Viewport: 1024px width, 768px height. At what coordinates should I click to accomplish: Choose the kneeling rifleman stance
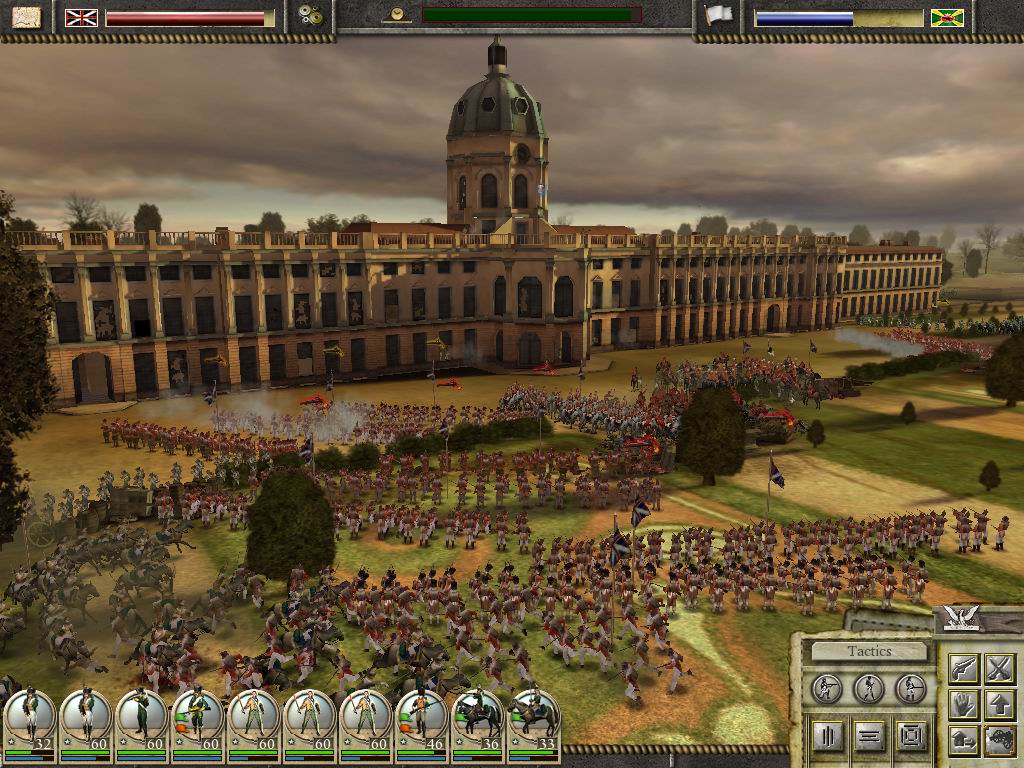pyautogui.click(x=827, y=688)
